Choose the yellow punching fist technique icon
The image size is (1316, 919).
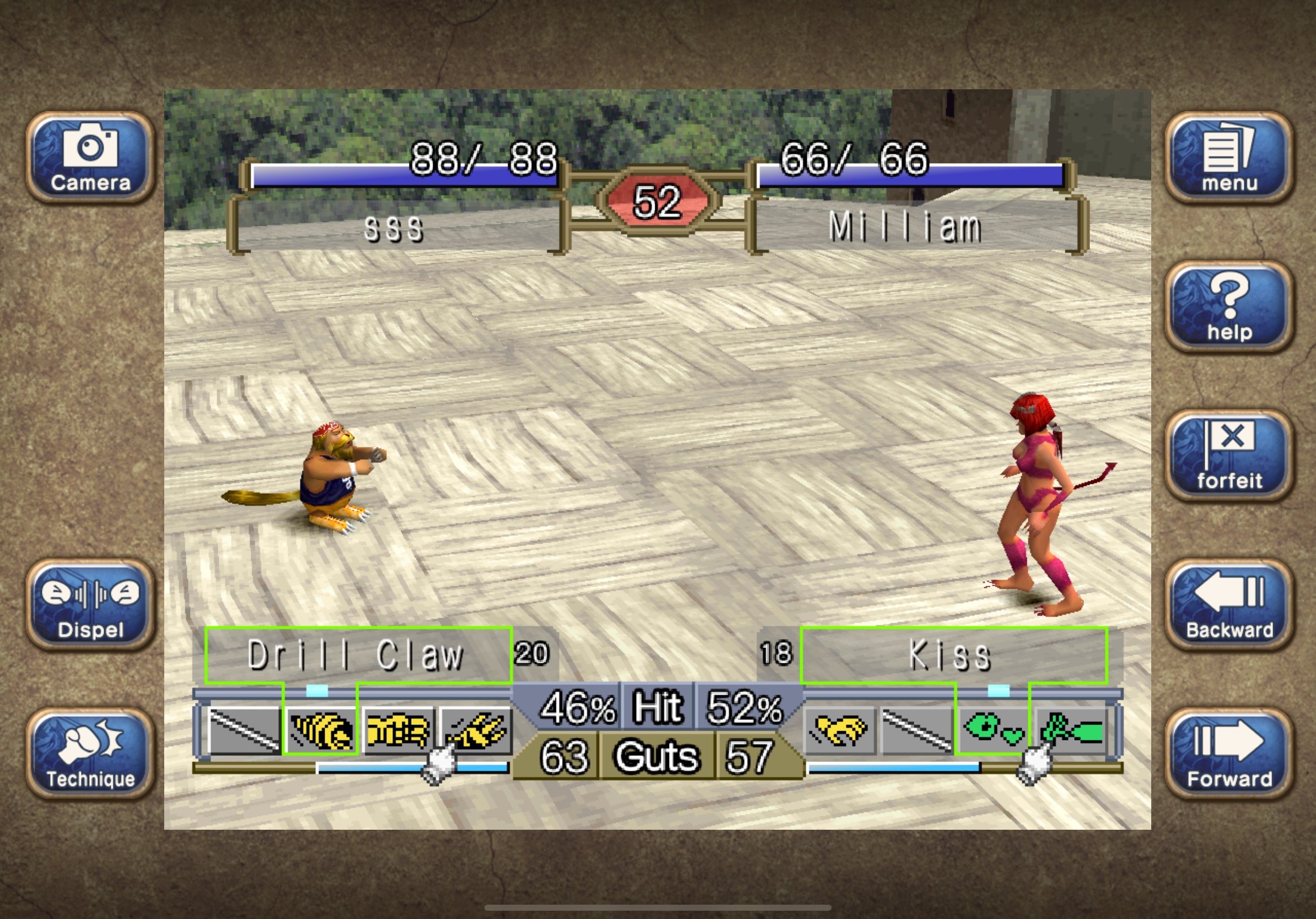pyautogui.click(x=398, y=730)
